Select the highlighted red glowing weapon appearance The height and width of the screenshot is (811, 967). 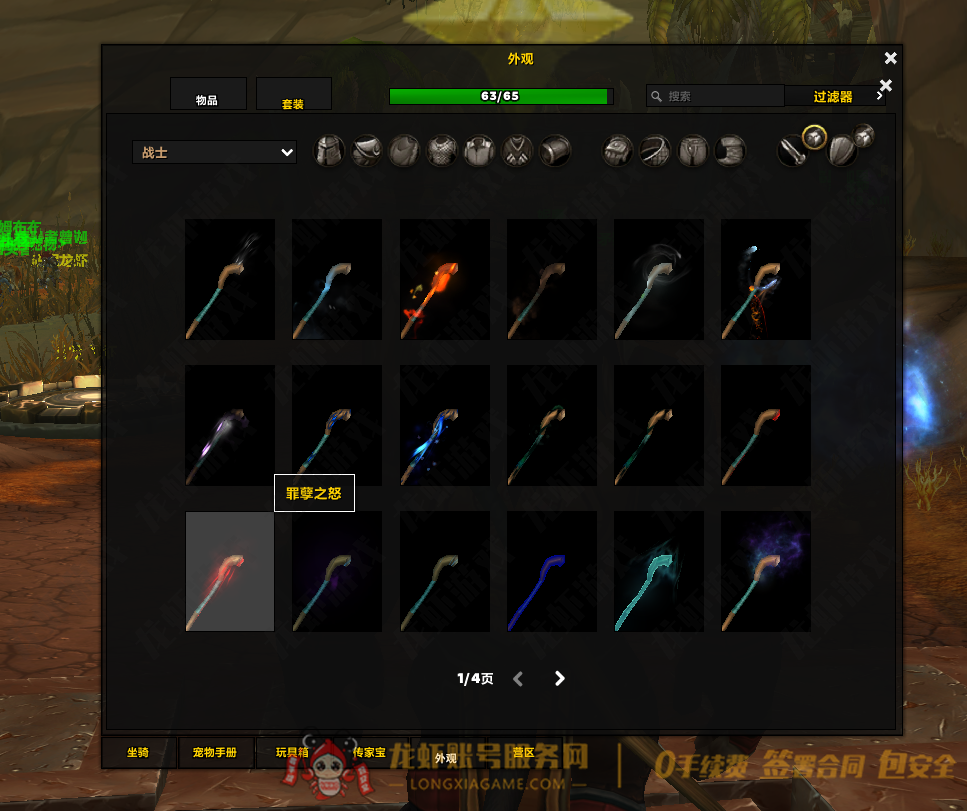[x=230, y=572]
